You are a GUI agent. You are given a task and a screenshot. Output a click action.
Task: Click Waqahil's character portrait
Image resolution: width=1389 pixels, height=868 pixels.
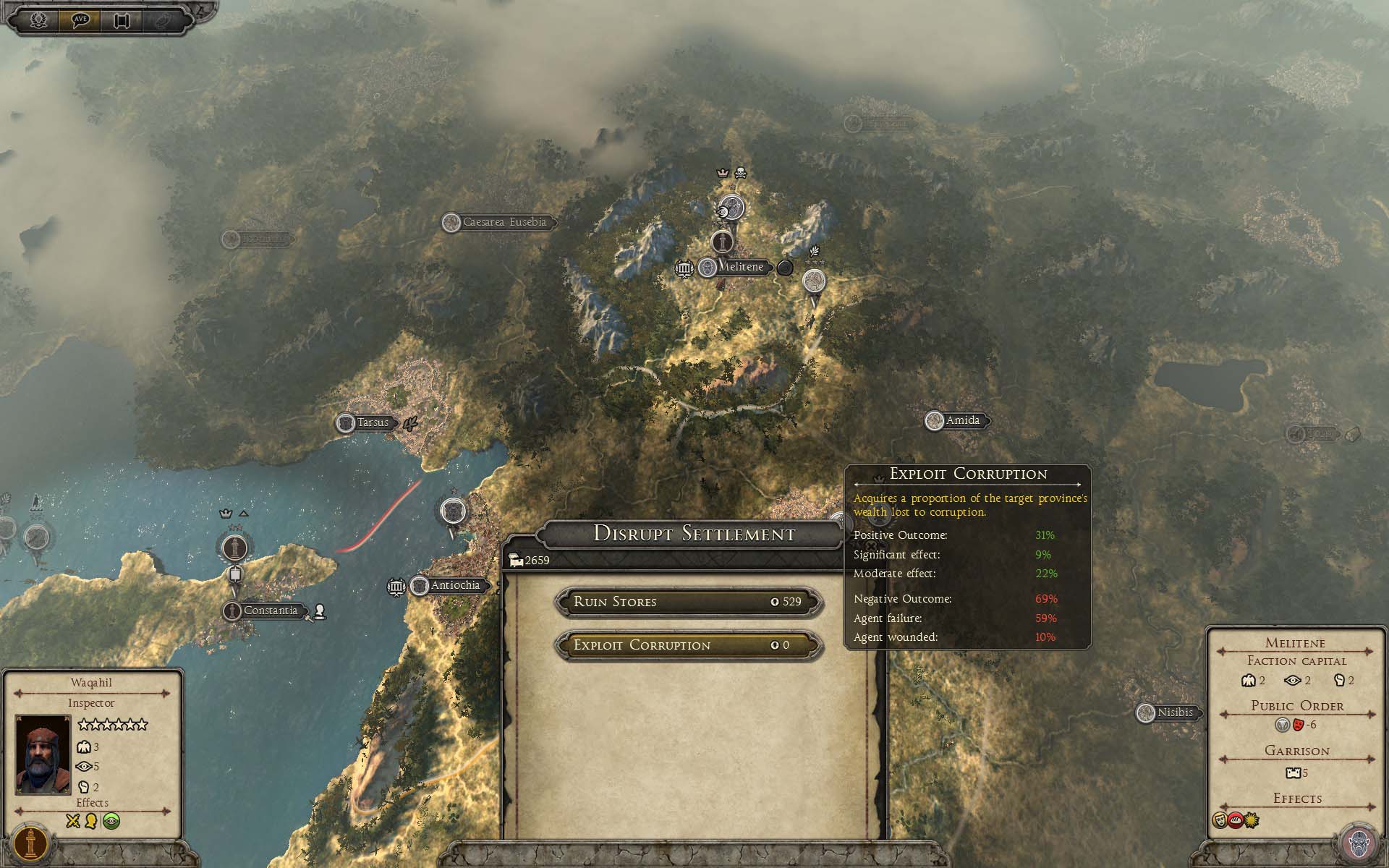[x=43, y=754]
